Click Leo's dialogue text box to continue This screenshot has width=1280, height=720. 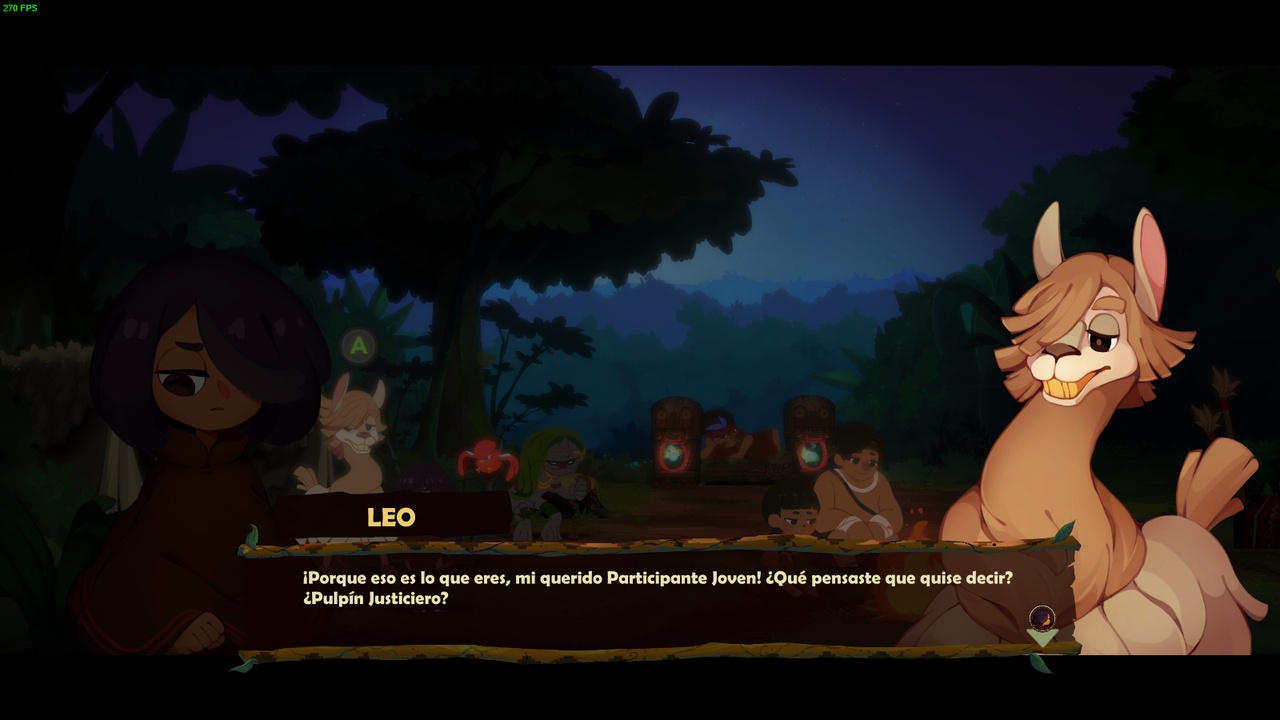click(656, 598)
